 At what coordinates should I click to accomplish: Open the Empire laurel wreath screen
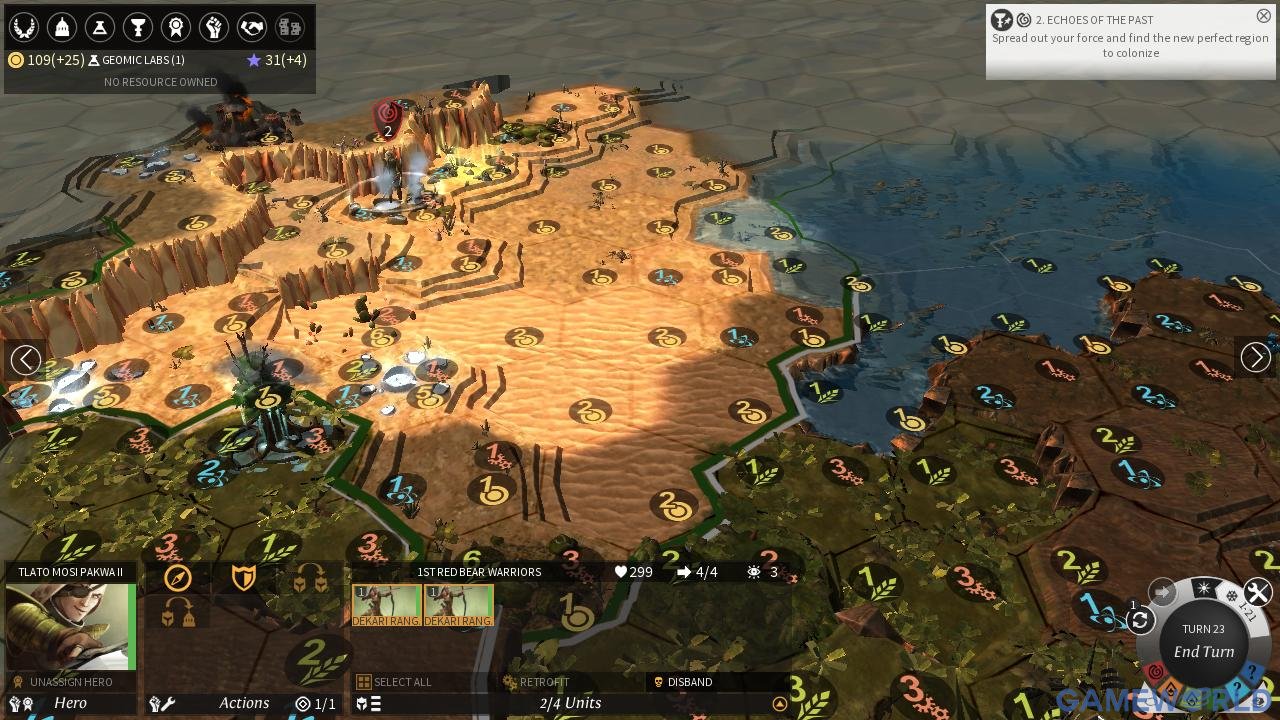tap(23, 27)
